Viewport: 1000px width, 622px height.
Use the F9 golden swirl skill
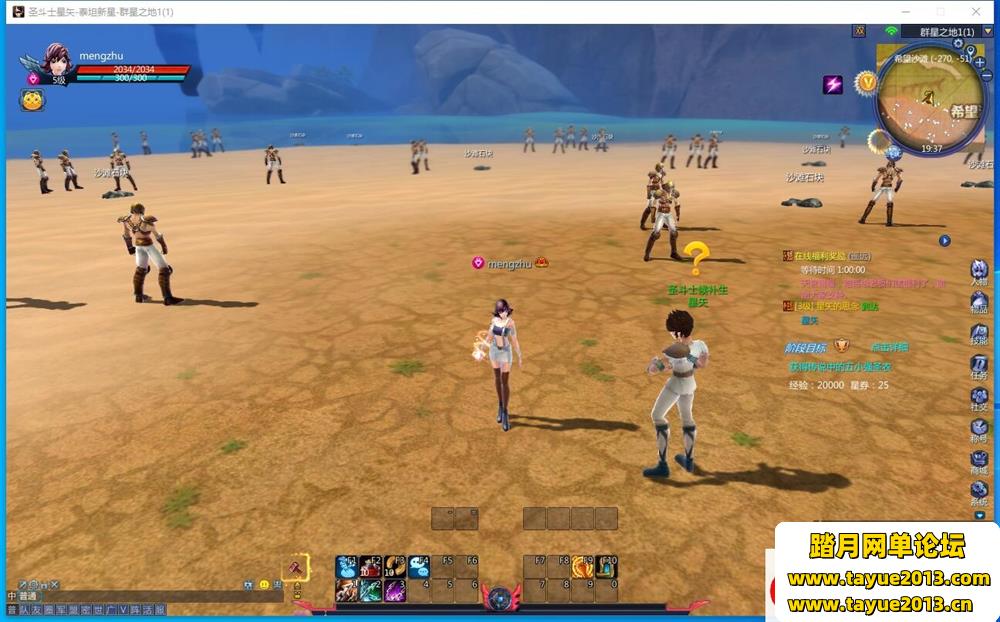coord(583,567)
